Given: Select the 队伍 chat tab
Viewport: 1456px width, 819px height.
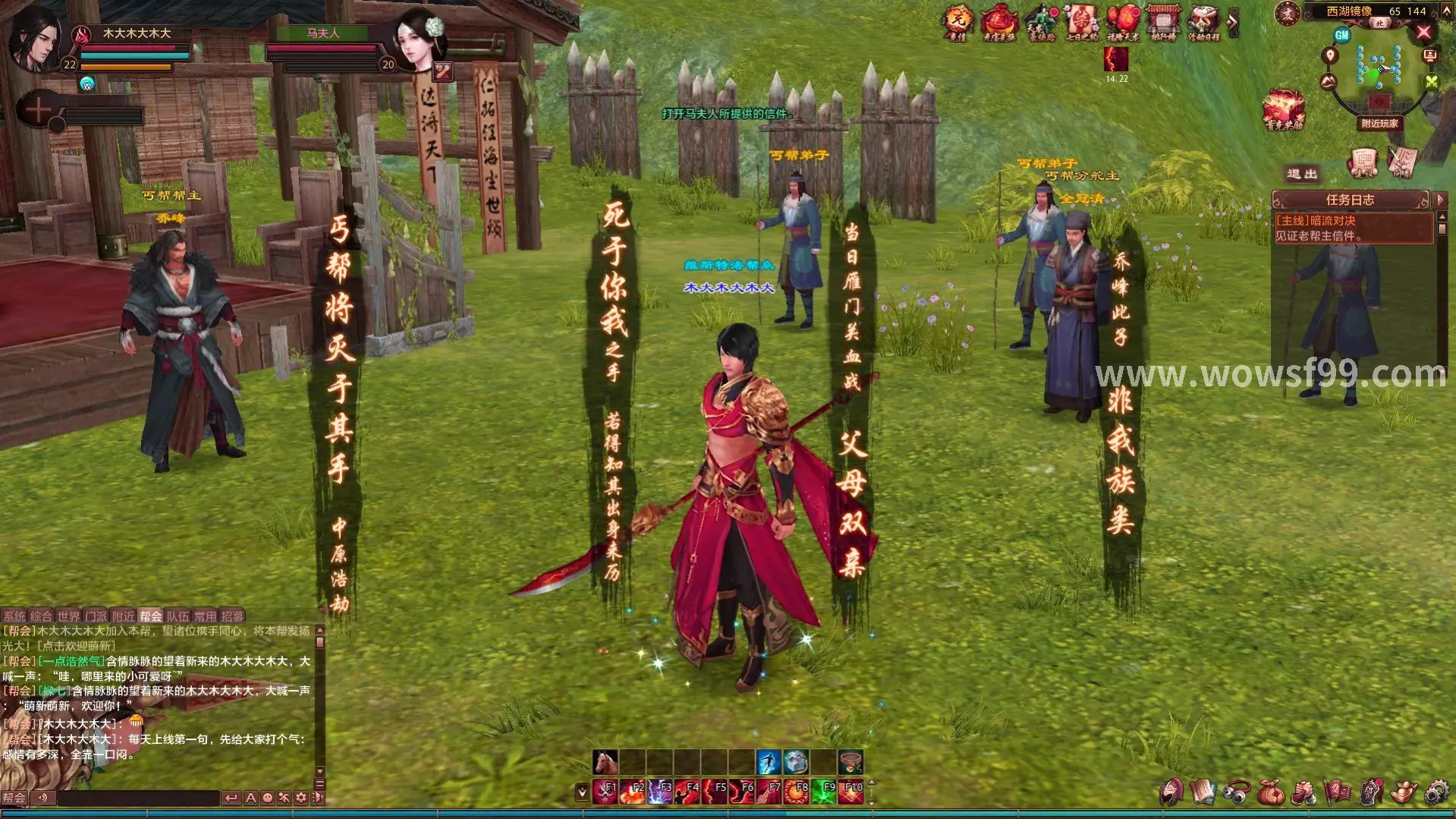Looking at the screenshot, I should point(178,616).
